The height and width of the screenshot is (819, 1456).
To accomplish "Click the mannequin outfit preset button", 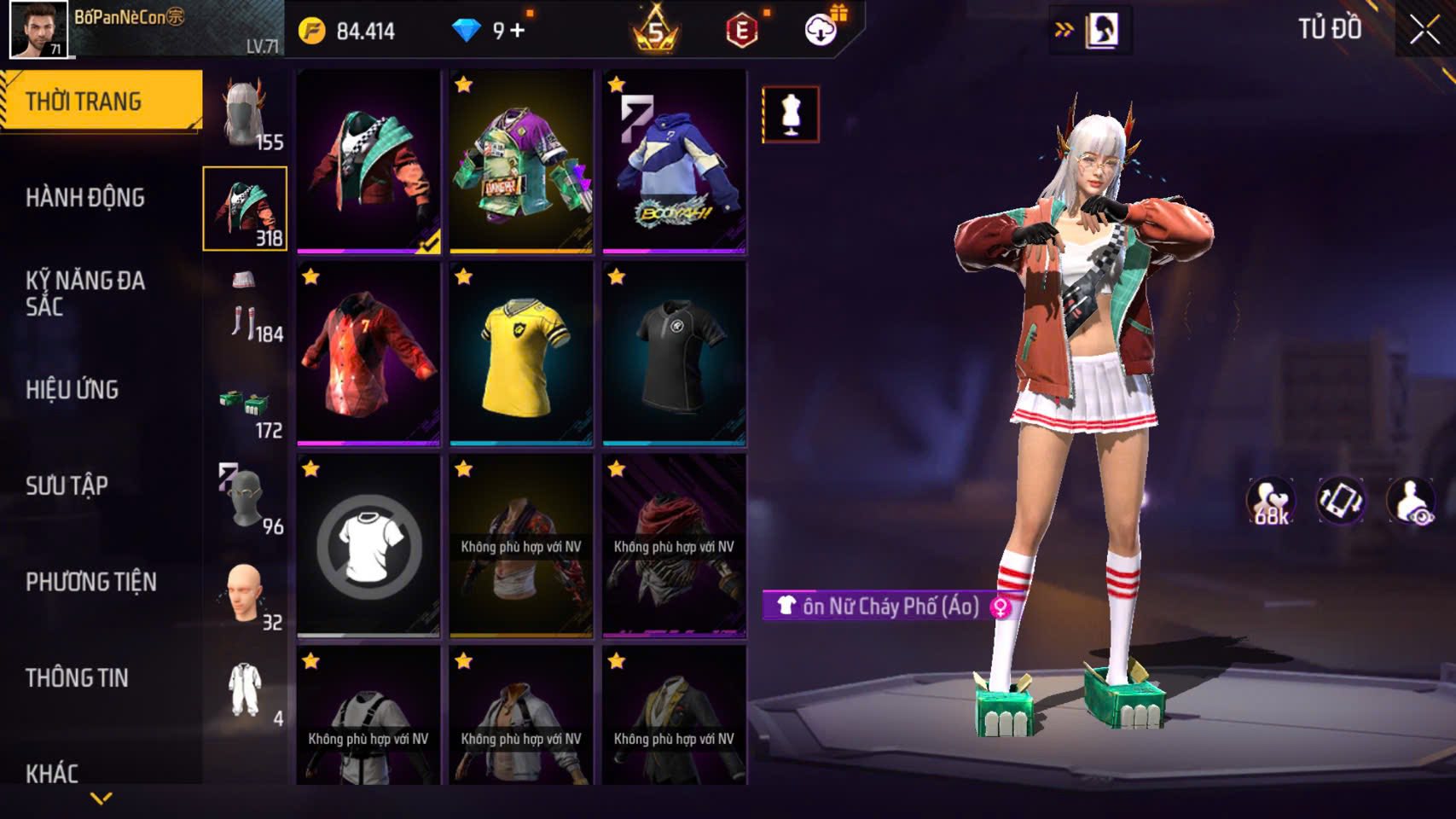I will (x=791, y=114).
